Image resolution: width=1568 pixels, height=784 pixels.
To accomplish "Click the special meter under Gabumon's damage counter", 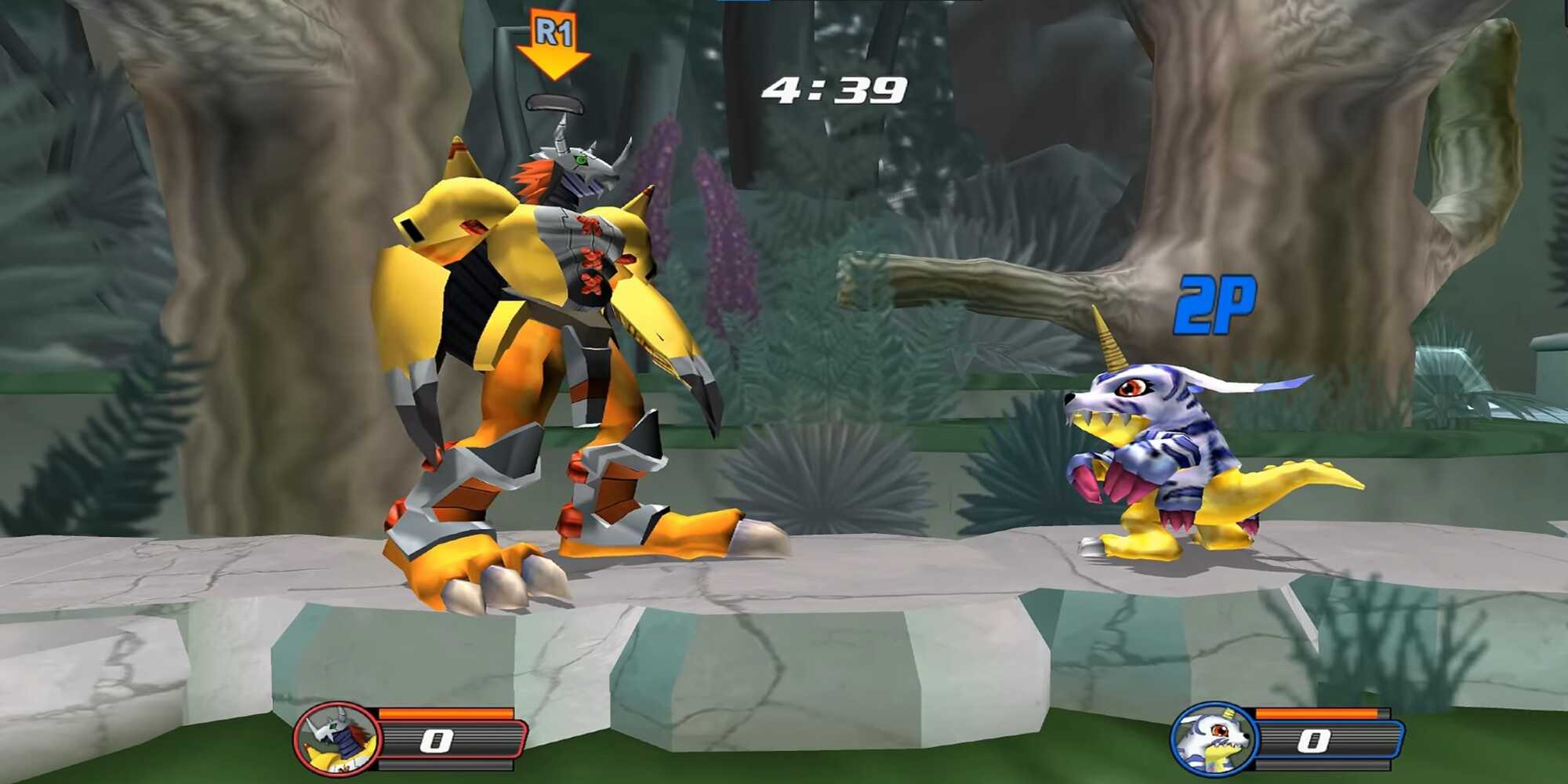I will coord(1324,765).
